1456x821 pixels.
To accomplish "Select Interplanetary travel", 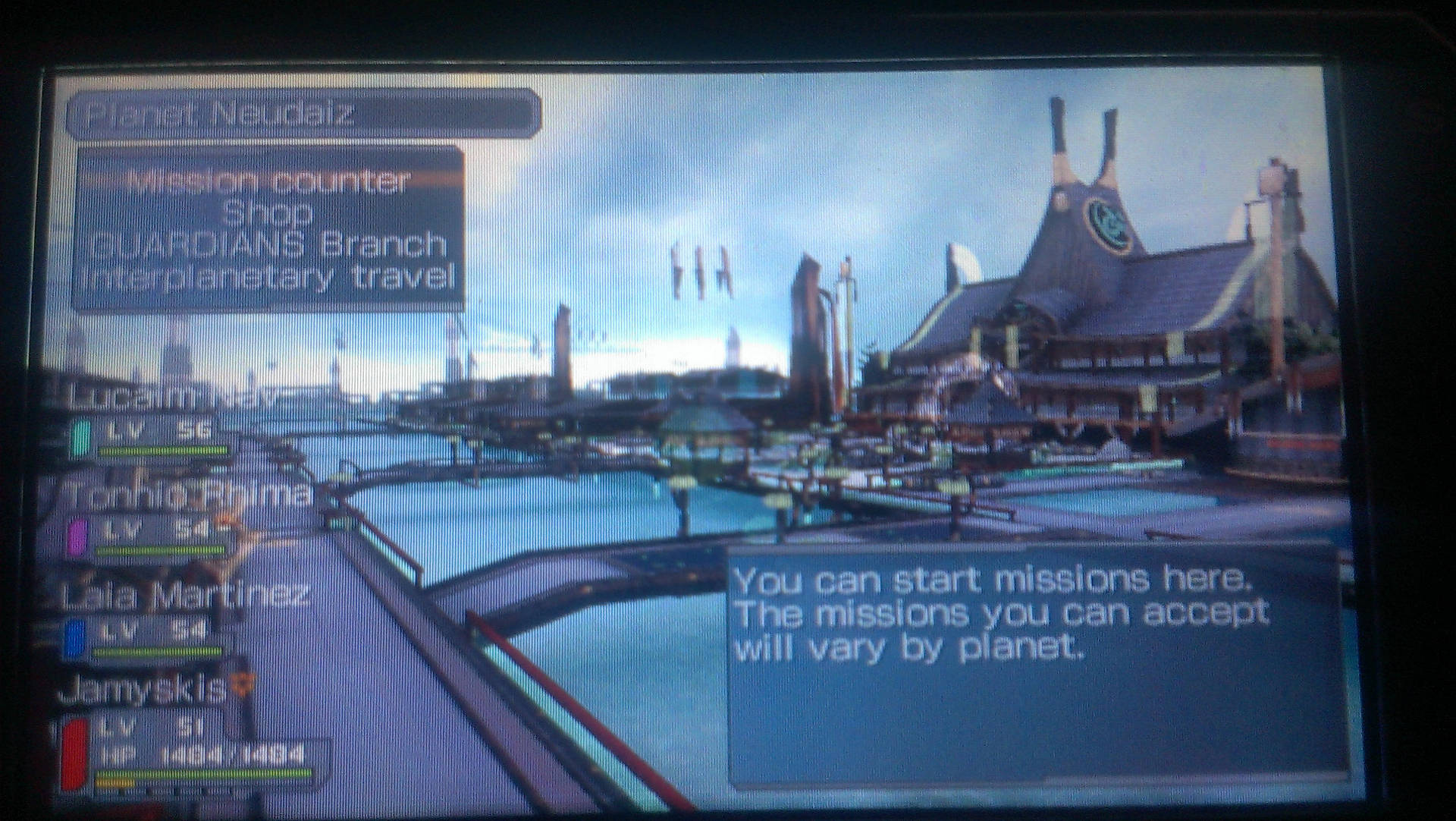I will pyautogui.click(x=269, y=276).
